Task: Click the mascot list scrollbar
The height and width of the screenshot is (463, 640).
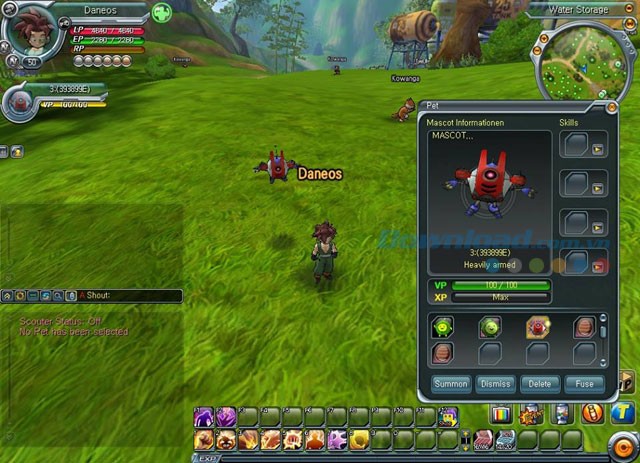Action: coord(602,339)
